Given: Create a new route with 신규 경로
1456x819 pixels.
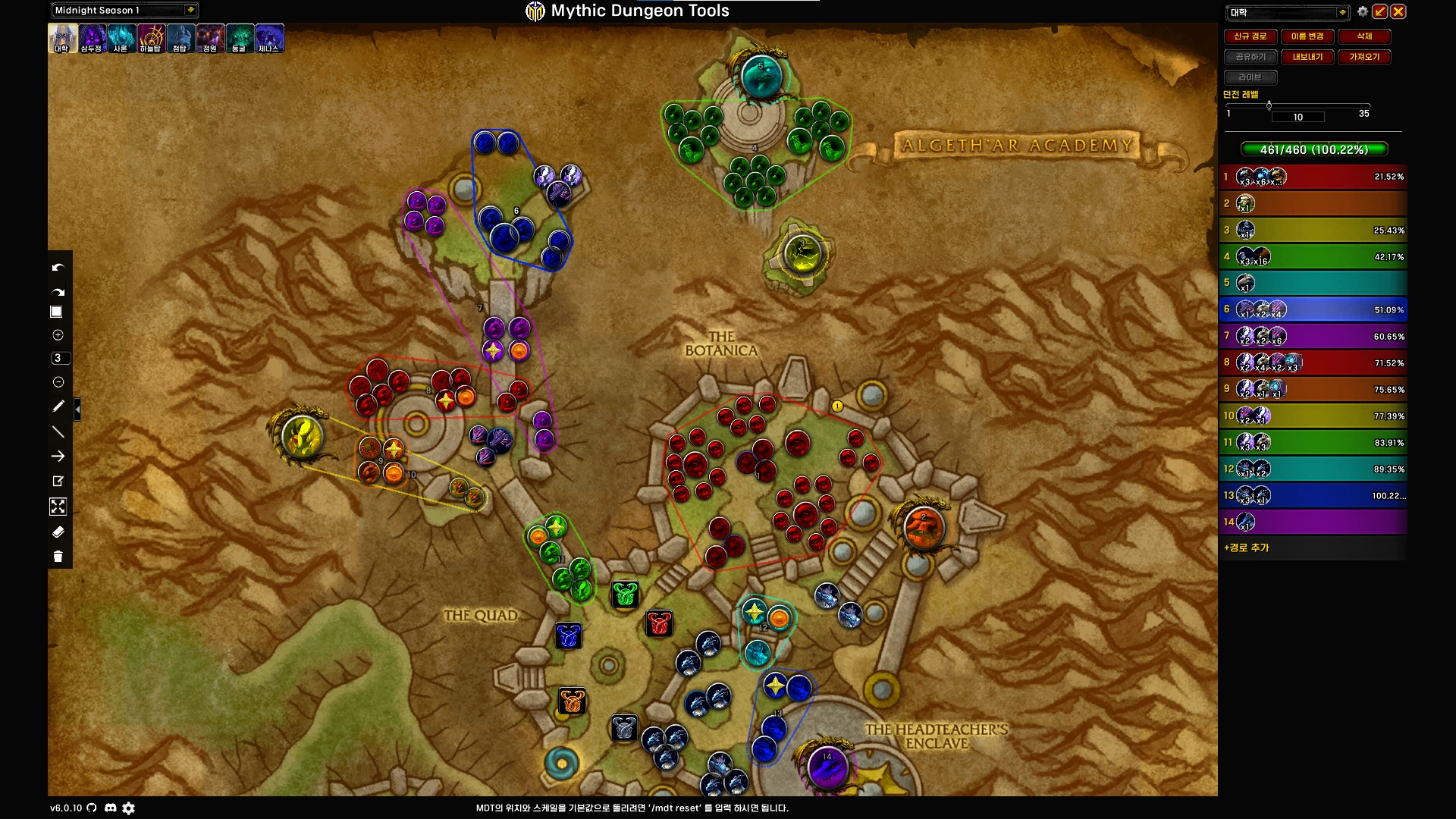Looking at the screenshot, I should (1250, 36).
